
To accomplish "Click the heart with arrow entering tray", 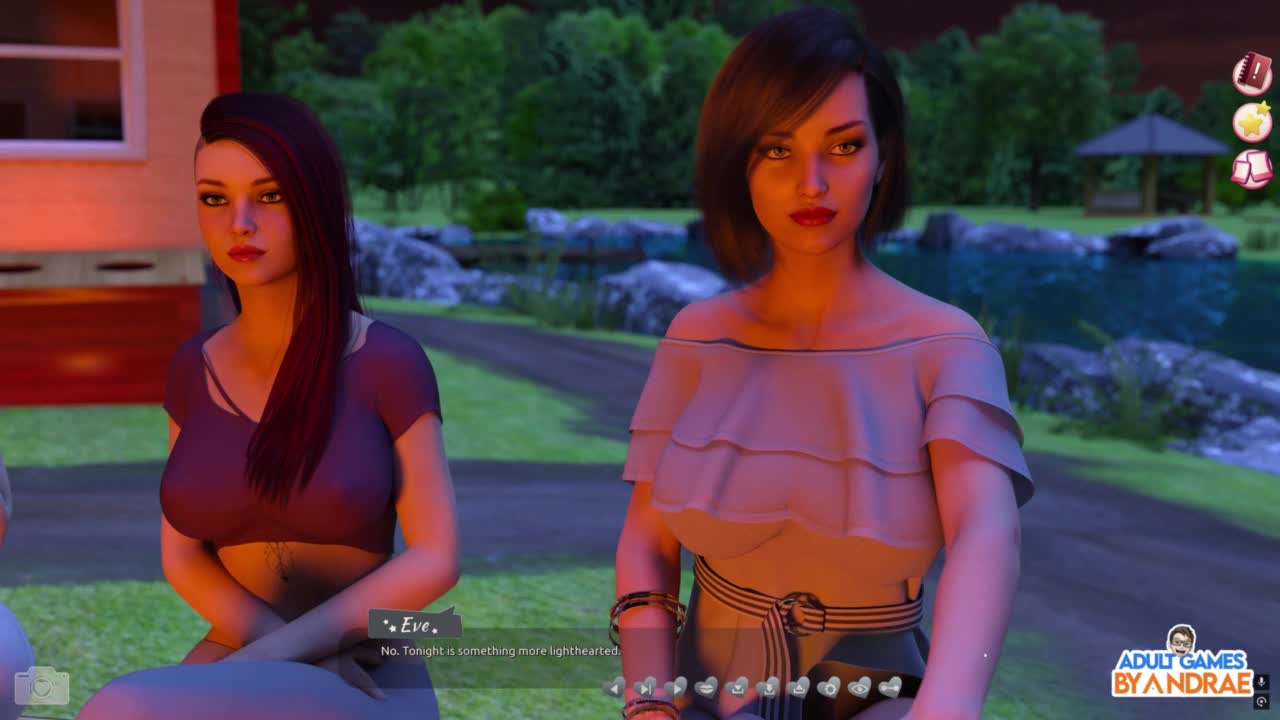I will [x=767, y=687].
